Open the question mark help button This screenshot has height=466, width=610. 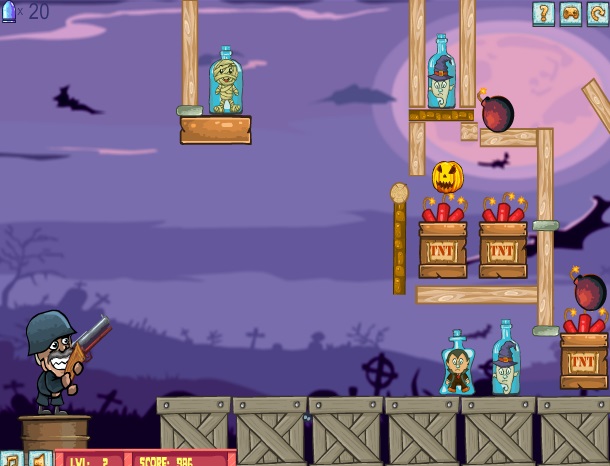click(x=543, y=13)
